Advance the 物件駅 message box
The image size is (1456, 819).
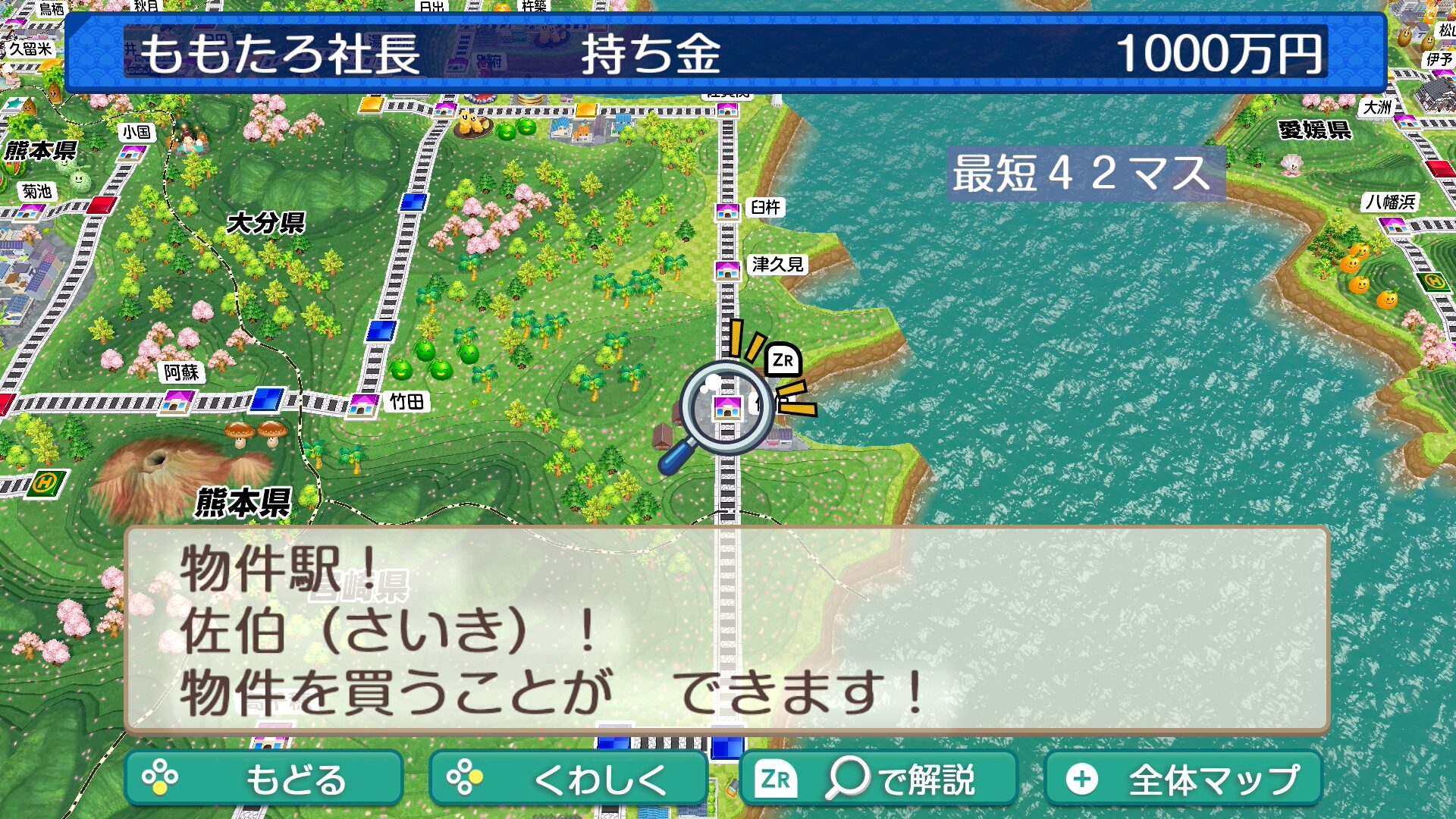point(726,629)
